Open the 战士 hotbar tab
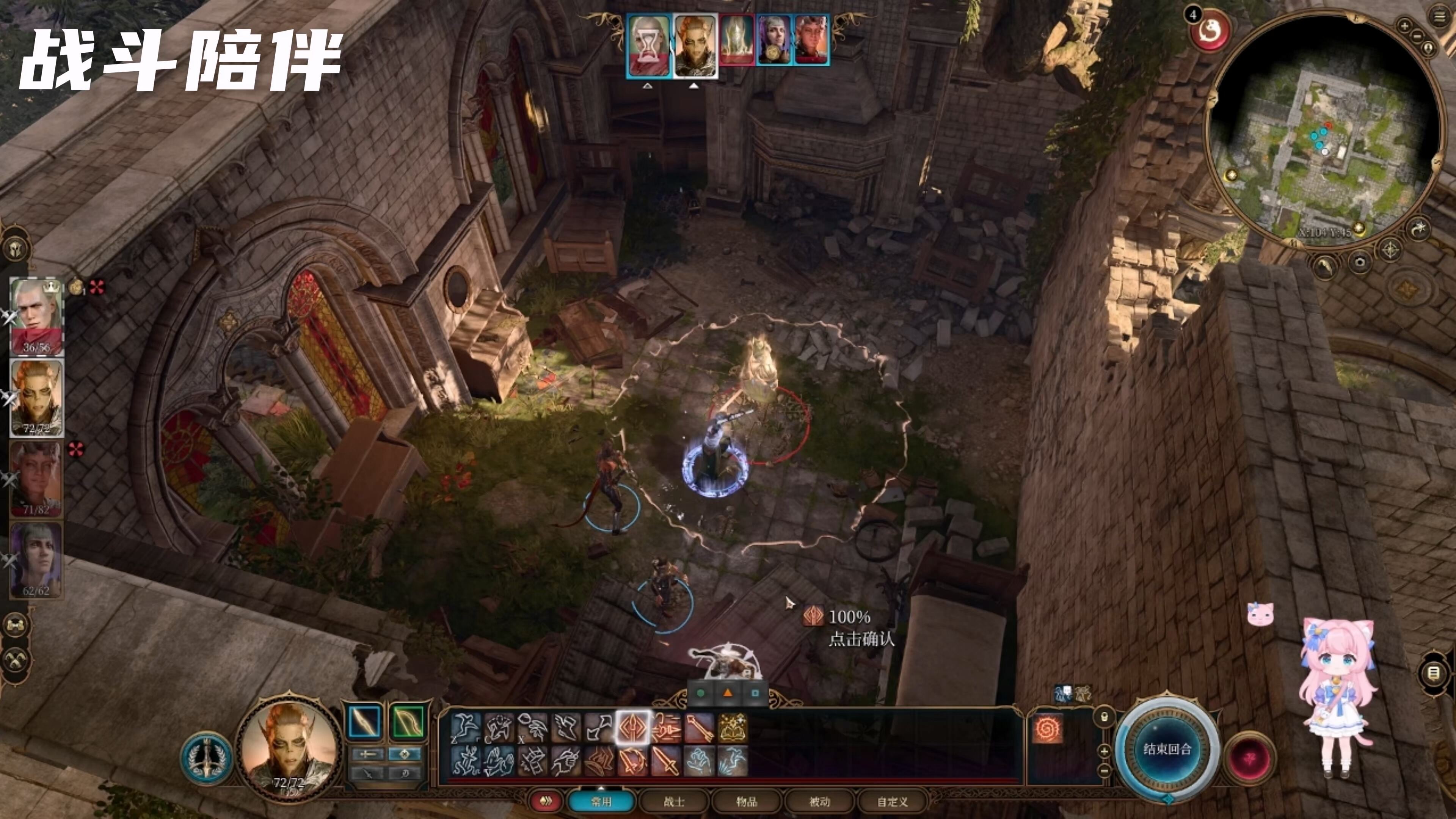The width and height of the screenshot is (1456, 819). 674,802
